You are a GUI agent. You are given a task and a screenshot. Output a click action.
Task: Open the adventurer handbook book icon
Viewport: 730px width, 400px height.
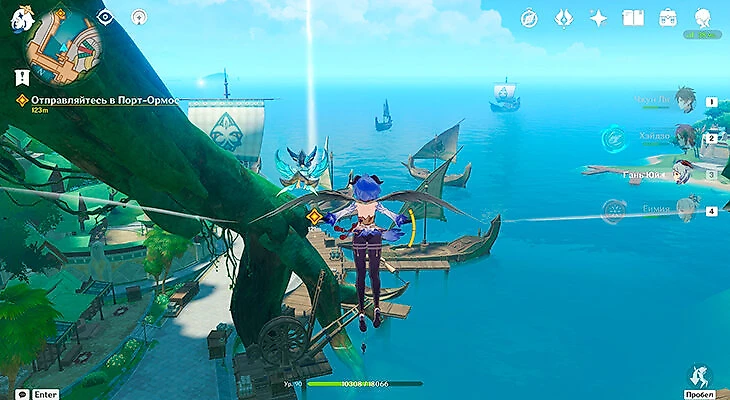click(x=632, y=18)
